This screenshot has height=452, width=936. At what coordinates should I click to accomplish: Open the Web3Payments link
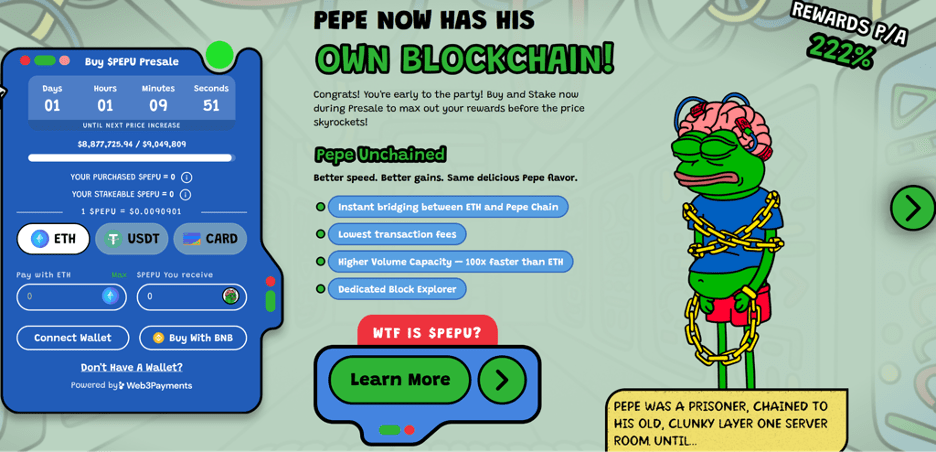point(155,385)
